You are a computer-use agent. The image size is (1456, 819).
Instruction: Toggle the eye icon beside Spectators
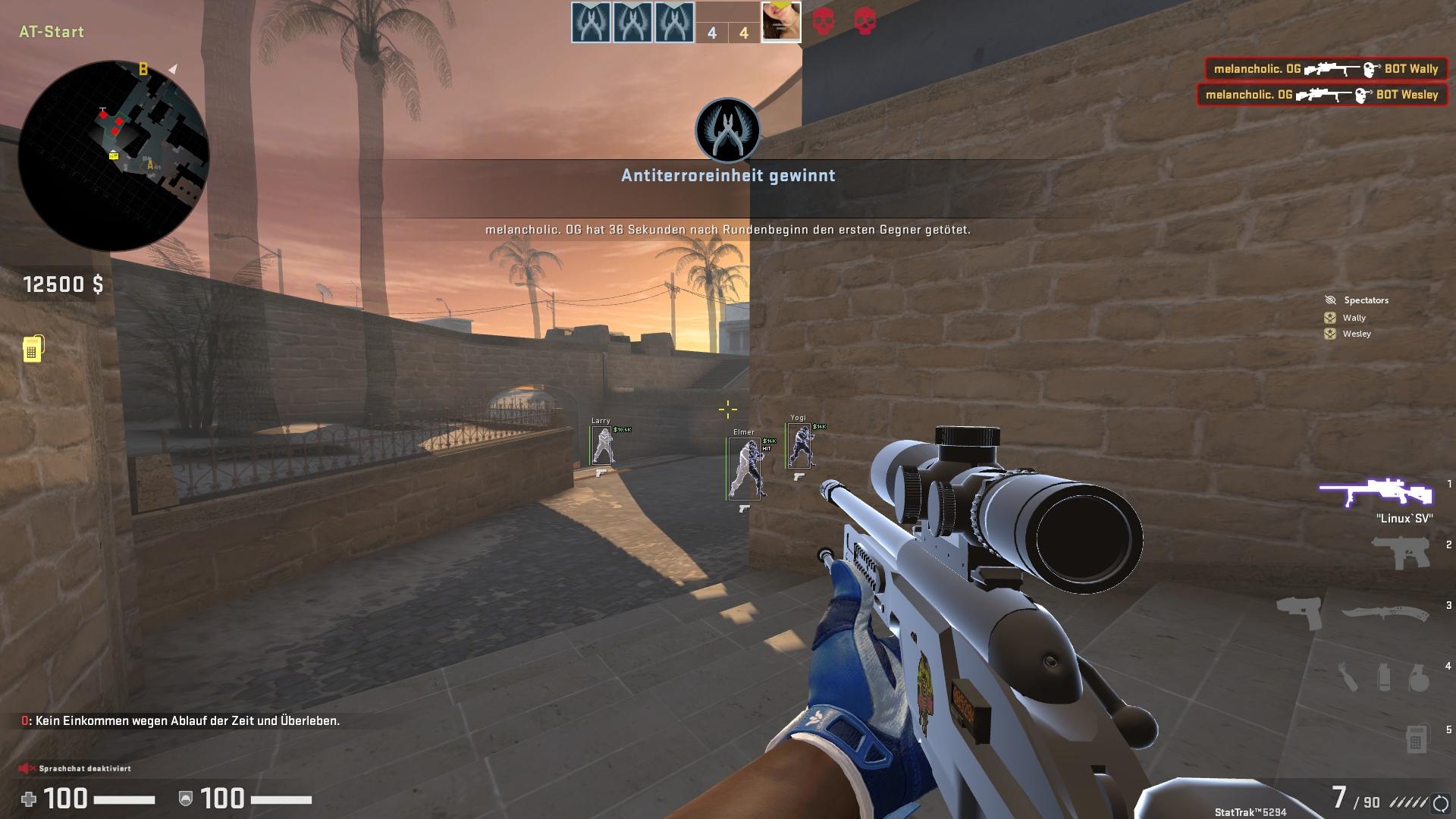(x=1329, y=300)
